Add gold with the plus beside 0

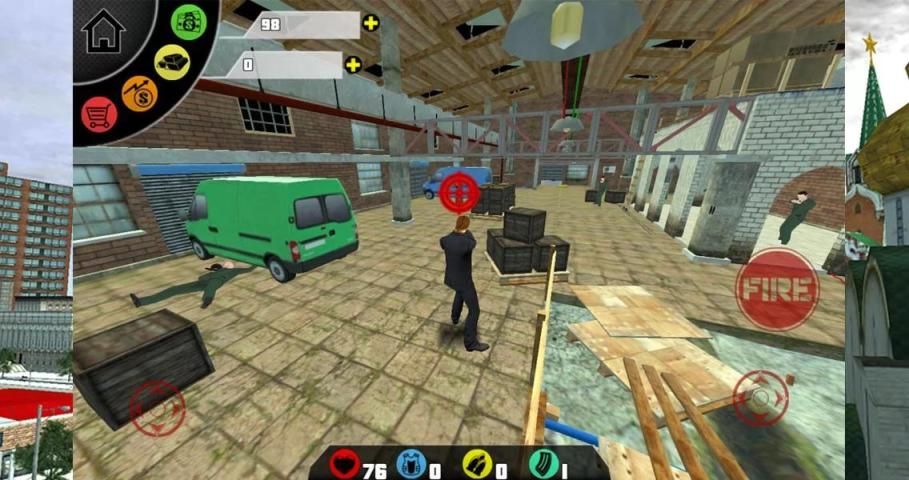(353, 65)
